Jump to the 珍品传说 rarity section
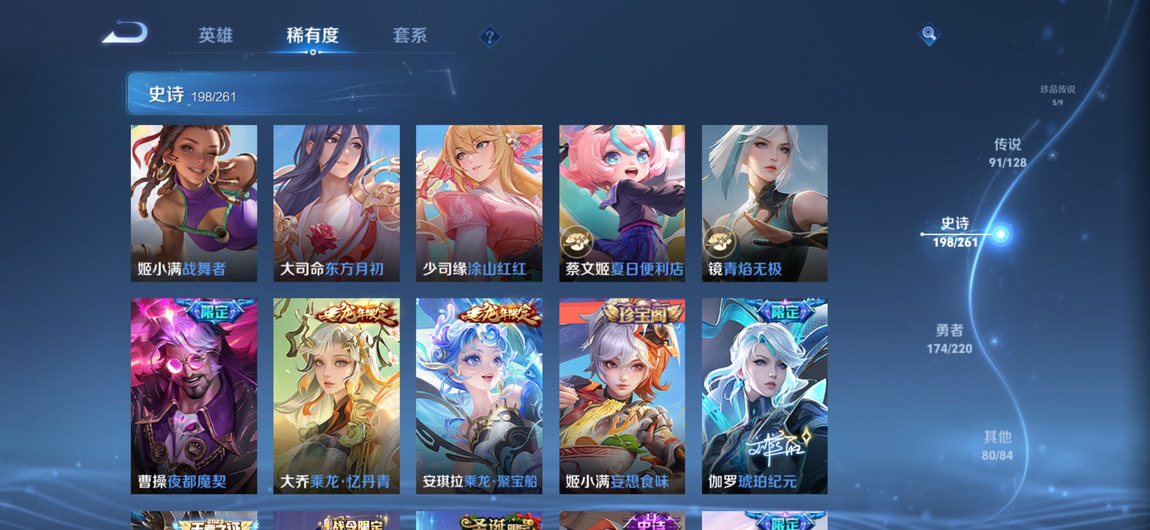 [x=1057, y=94]
